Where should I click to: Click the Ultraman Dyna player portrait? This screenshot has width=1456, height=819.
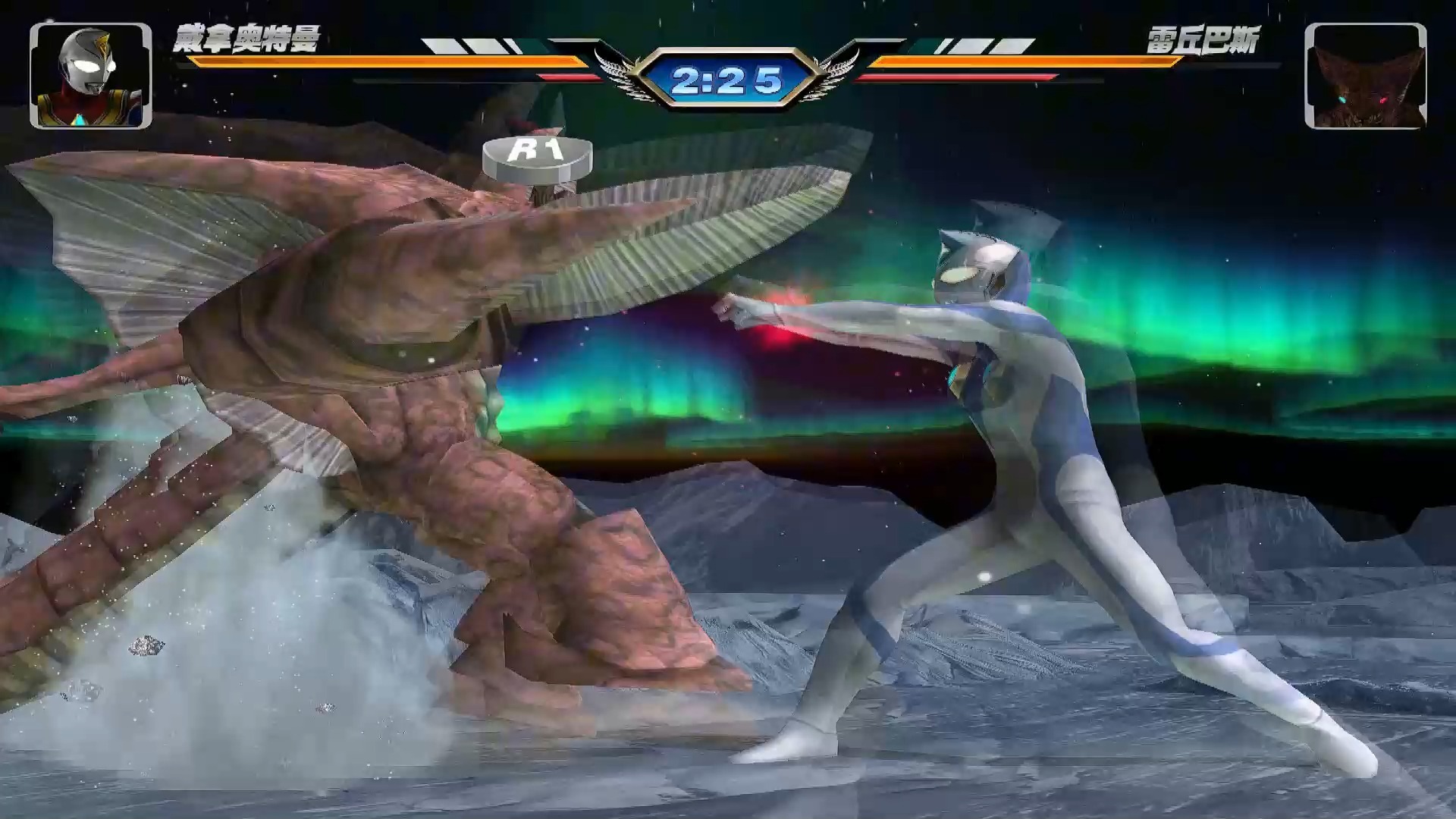click(x=91, y=76)
